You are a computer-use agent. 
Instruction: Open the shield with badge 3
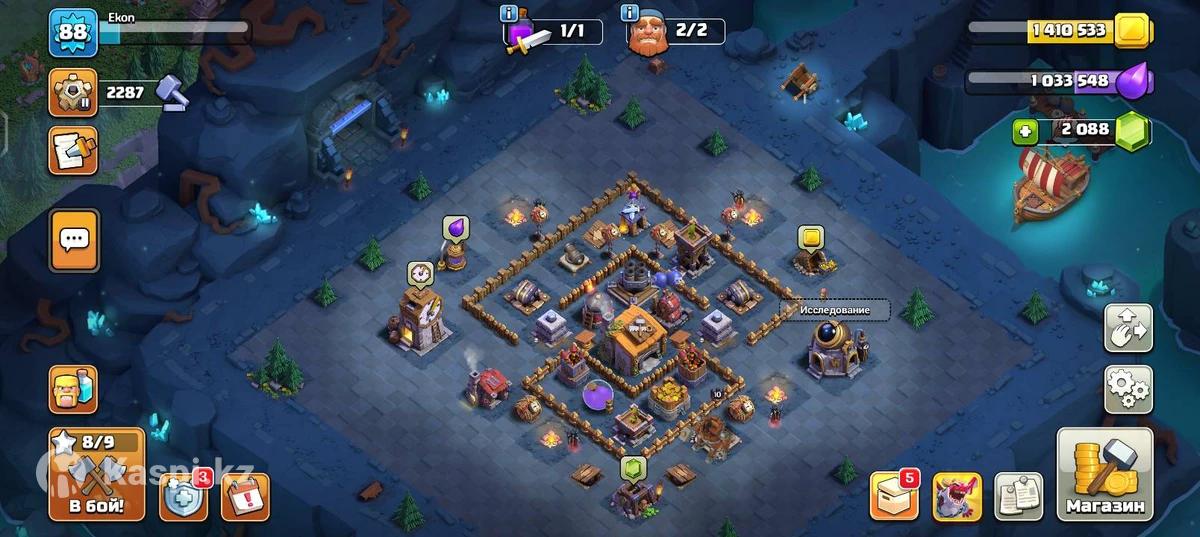pos(184,495)
